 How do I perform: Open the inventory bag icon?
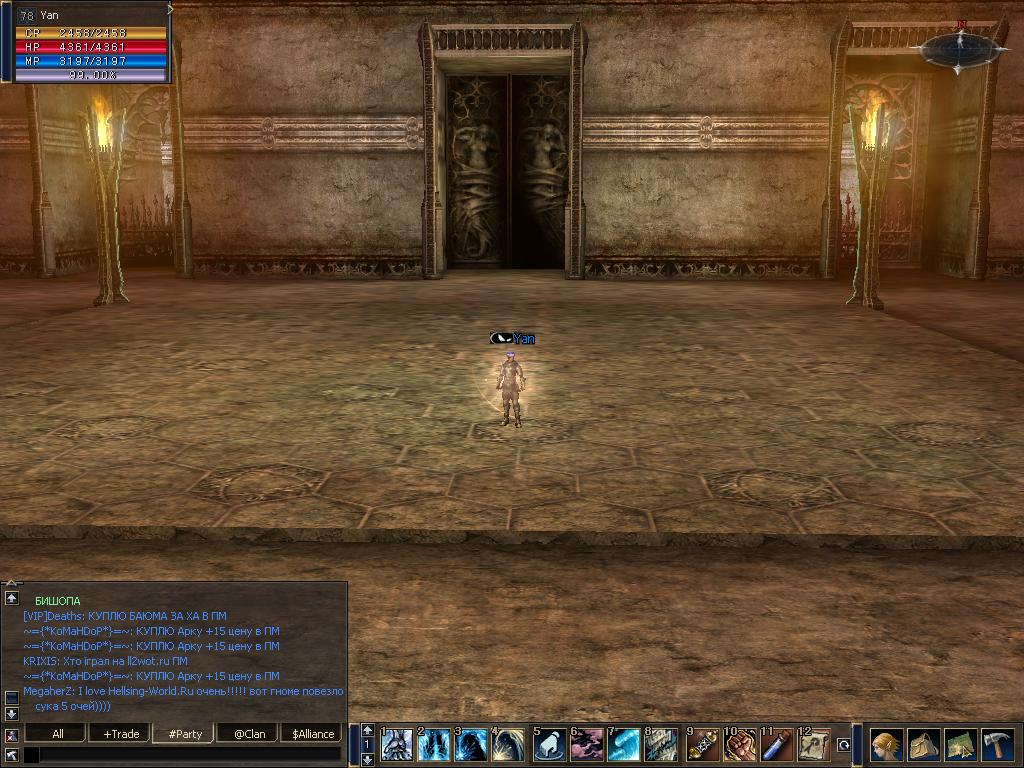coord(923,745)
